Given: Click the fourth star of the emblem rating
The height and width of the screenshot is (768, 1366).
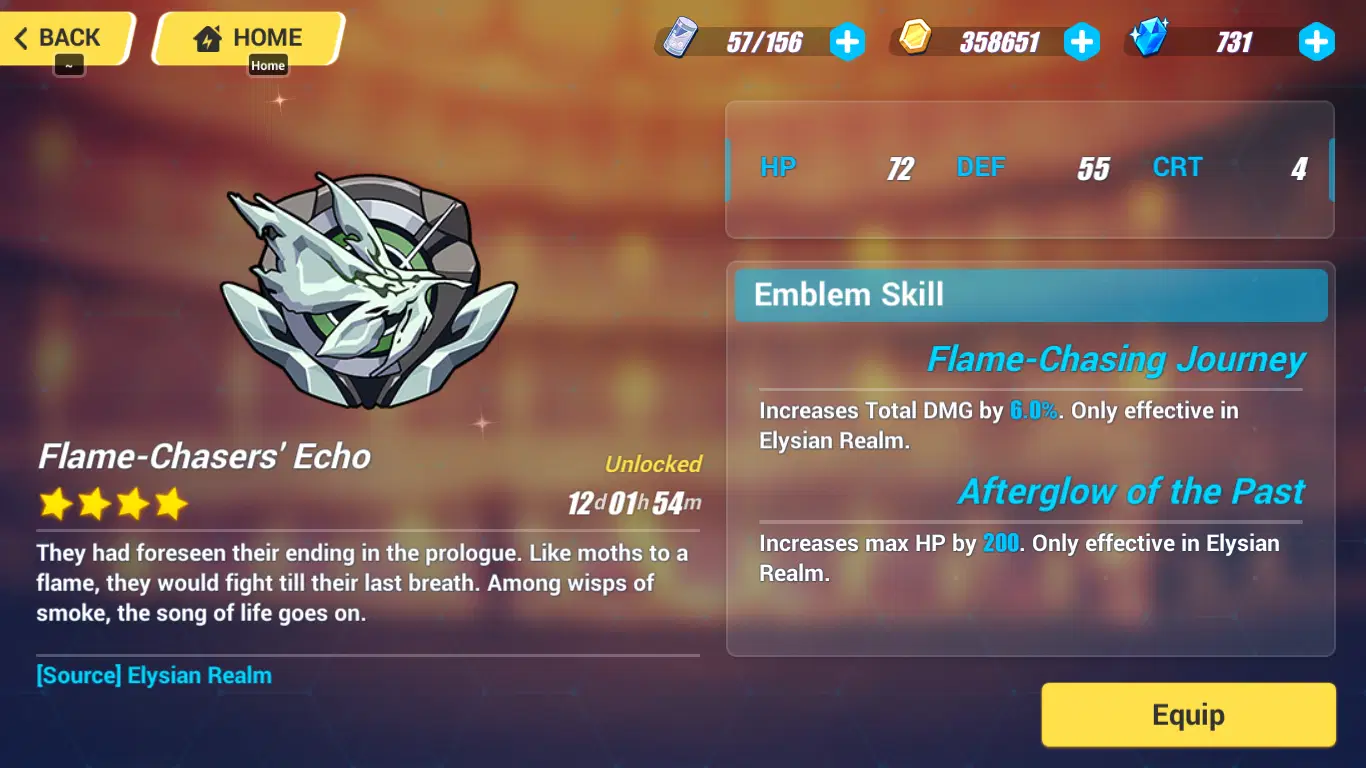Looking at the screenshot, I should pos(172,504).
